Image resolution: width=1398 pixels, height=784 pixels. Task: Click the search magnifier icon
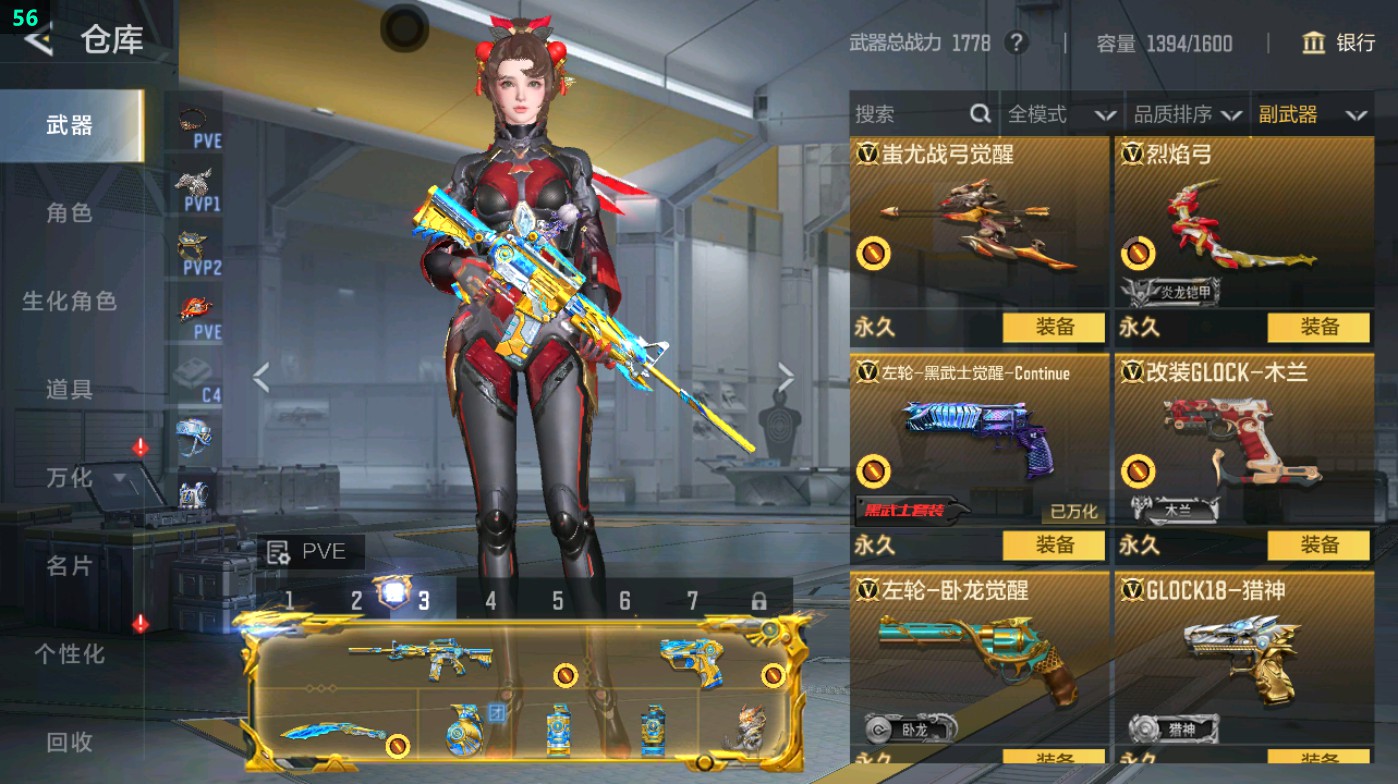click(978, 115)
